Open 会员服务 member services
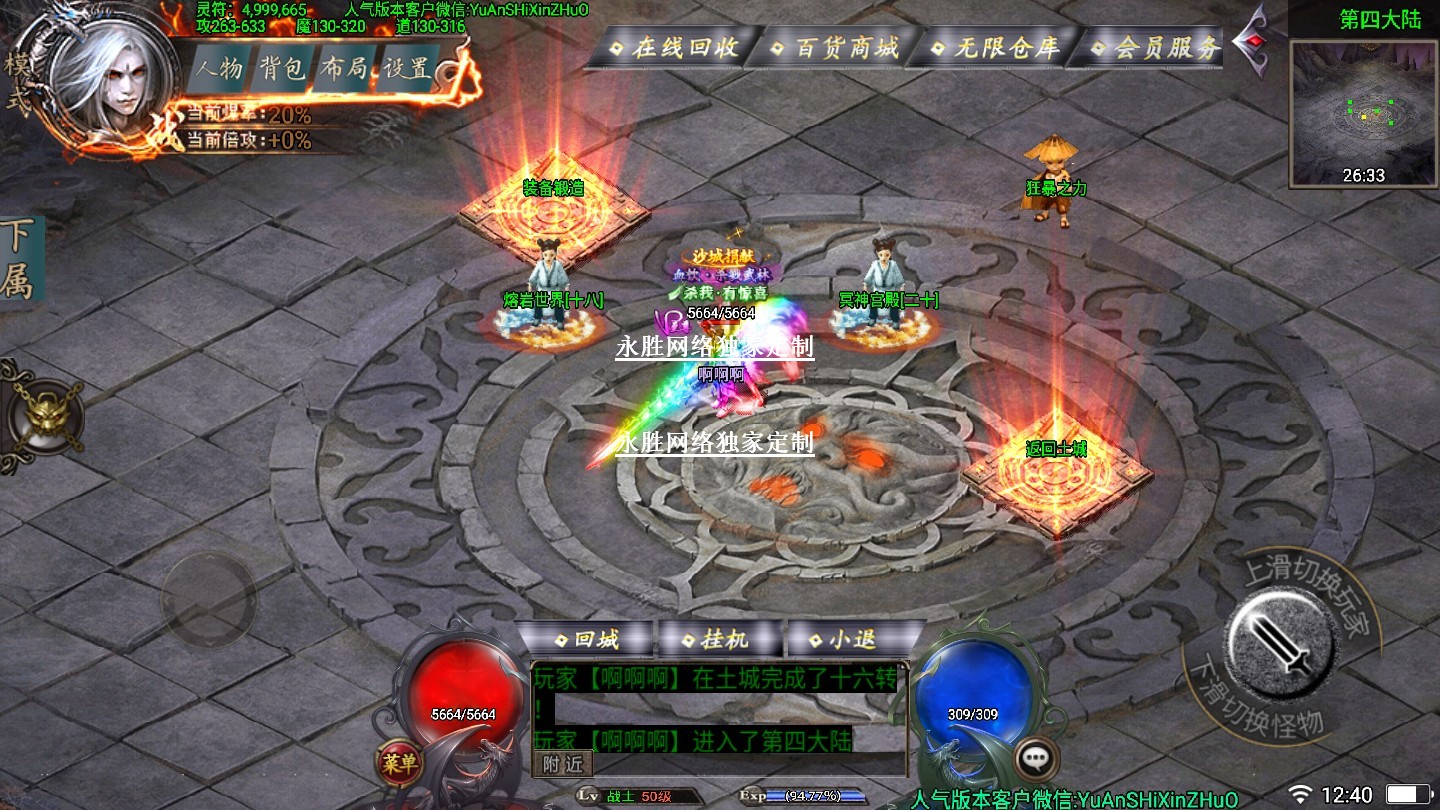The image size is (1440, 810). [1155, 47]
